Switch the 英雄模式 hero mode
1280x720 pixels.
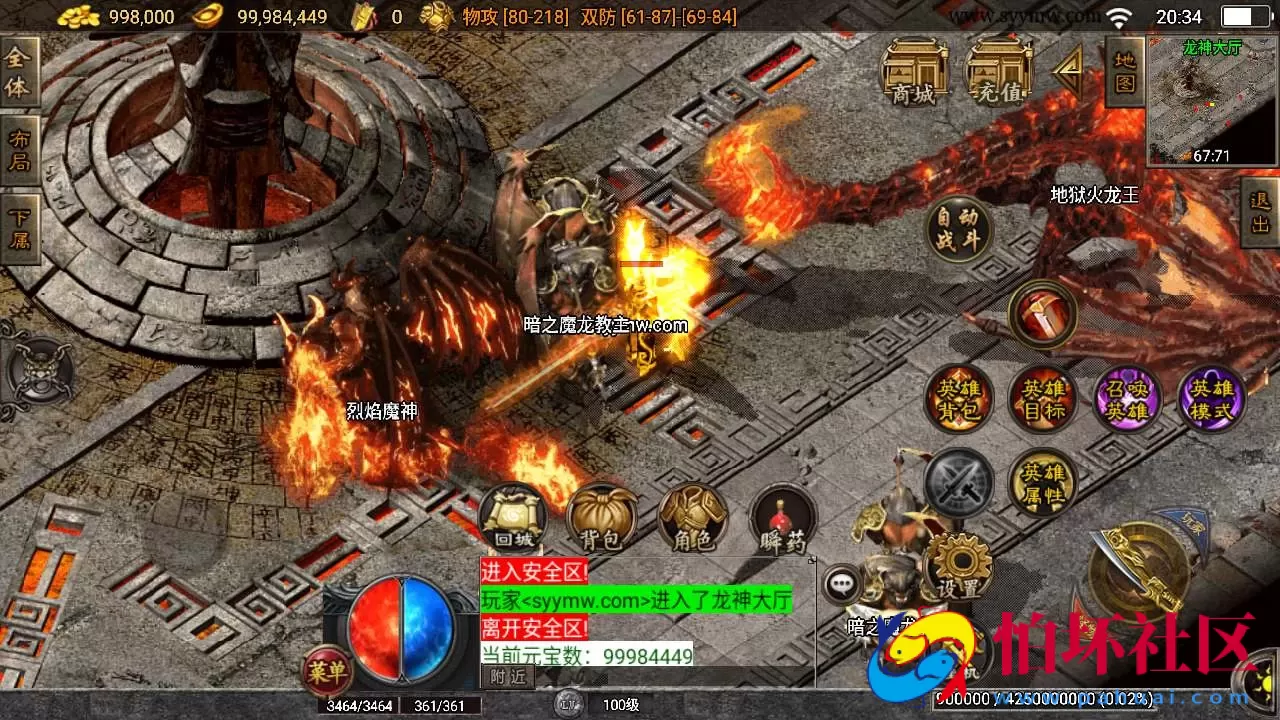[x=1212, y=398]
